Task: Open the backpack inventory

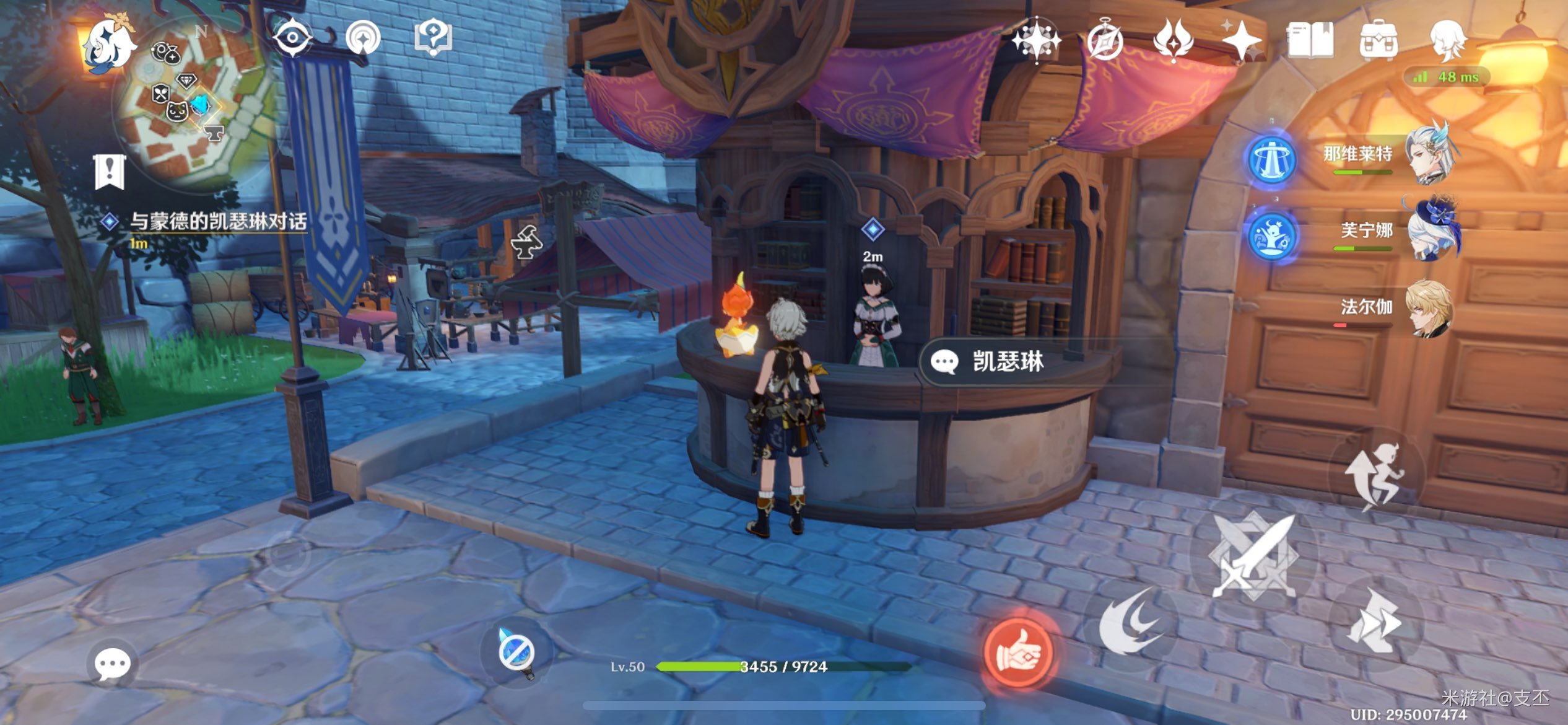Action: click(1378, 41)
